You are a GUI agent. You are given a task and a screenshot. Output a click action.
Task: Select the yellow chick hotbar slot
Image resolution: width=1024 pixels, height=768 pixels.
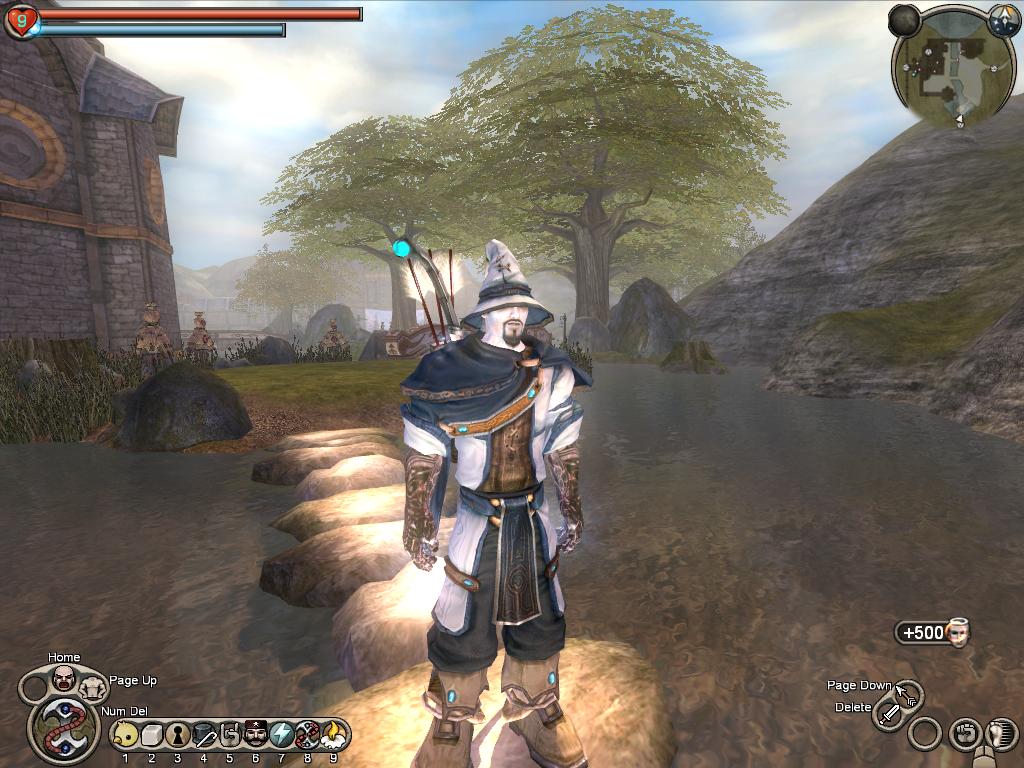tap(126, 735)
